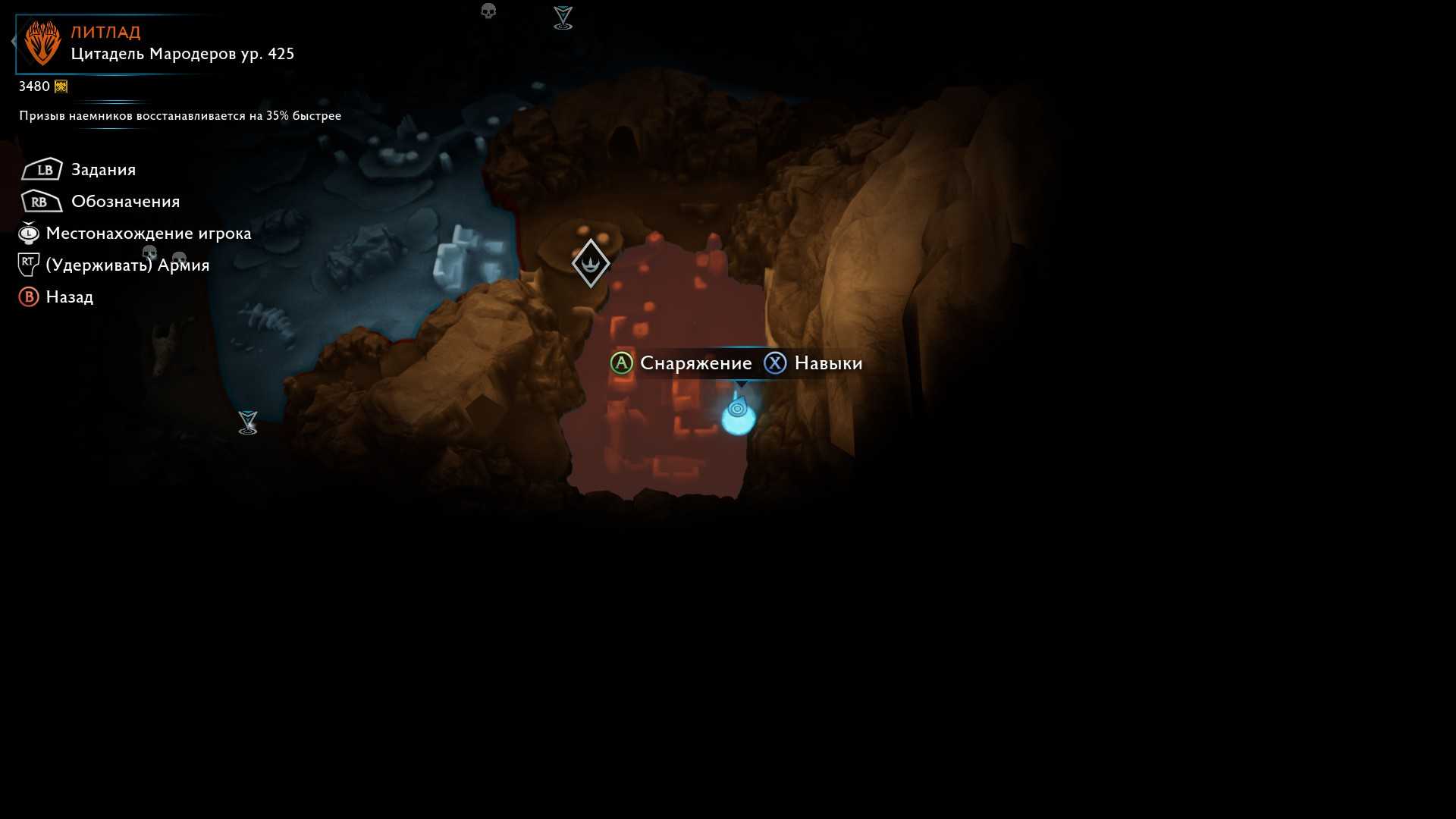This screenshot has width=1456, height=819.
Task: Center map on Местонахождение игрока
Action: click(x=148, y=234)
